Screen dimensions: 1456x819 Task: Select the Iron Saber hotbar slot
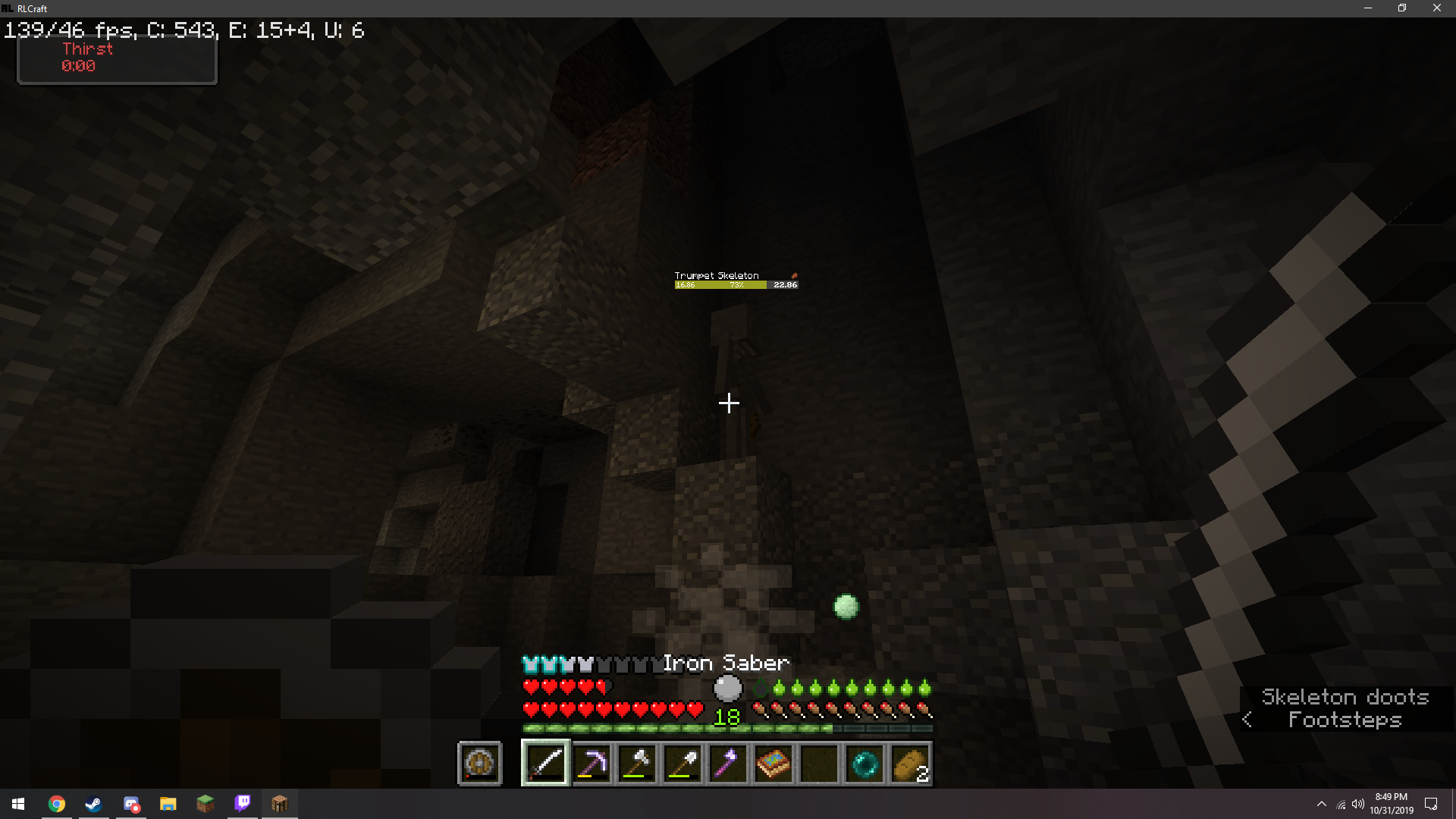tap(546, 764)
